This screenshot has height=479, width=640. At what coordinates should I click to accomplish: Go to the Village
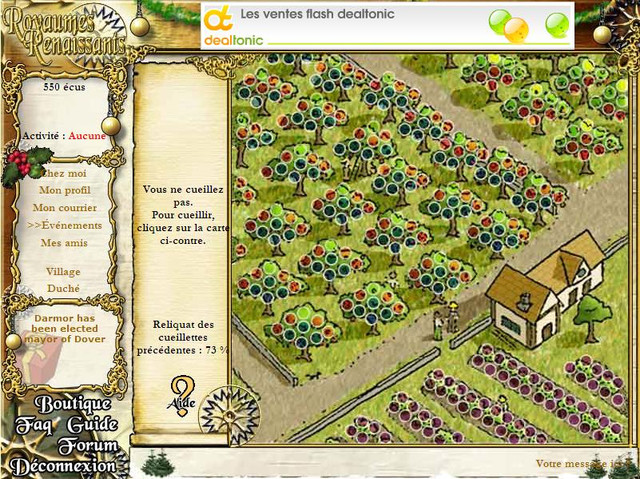(64, 271)
